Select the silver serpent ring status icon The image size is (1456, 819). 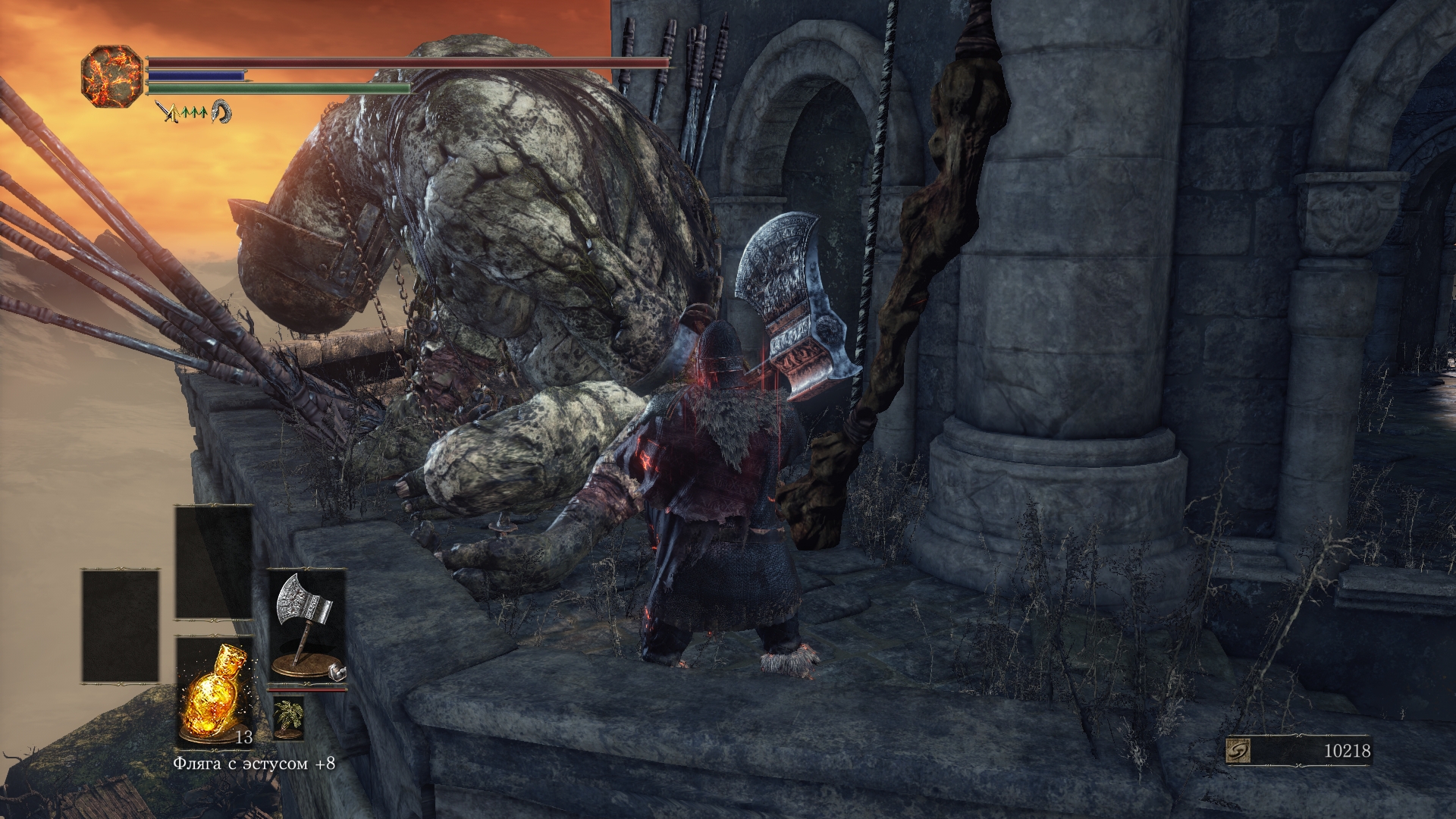click(x=221, y=112)
